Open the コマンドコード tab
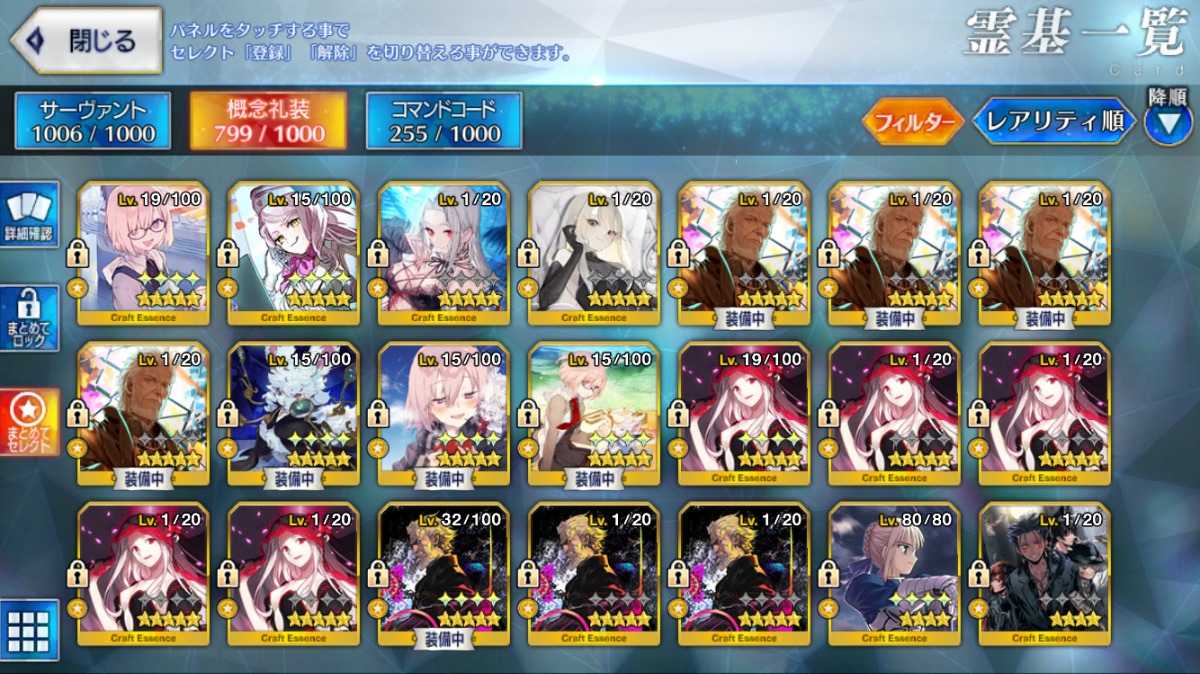 [x=444, y=121]
